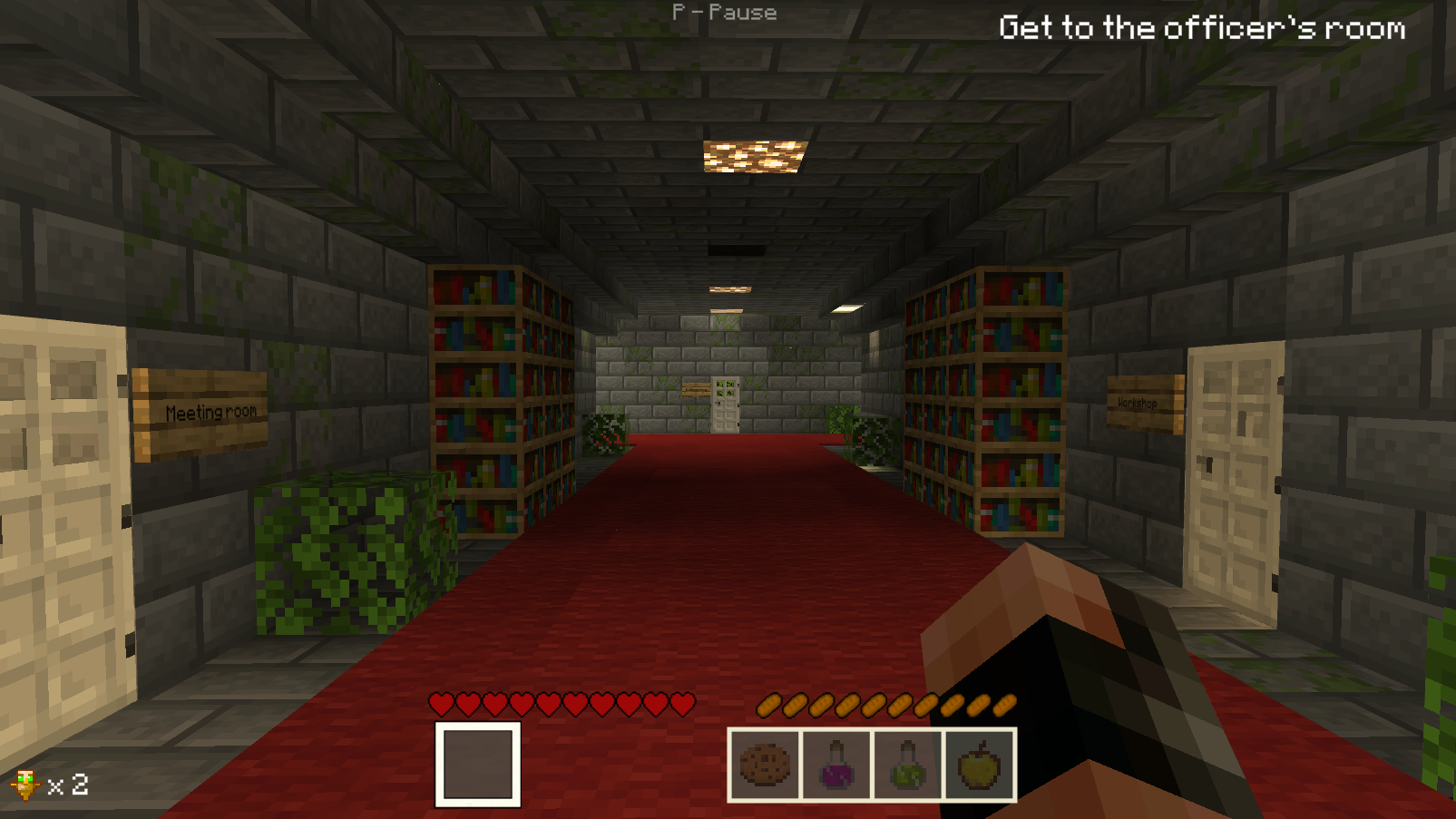The width and height of the screenshot is (1456, 819).
Task: Click the held item in the player's hand
Action: (x=1116, y=689)
